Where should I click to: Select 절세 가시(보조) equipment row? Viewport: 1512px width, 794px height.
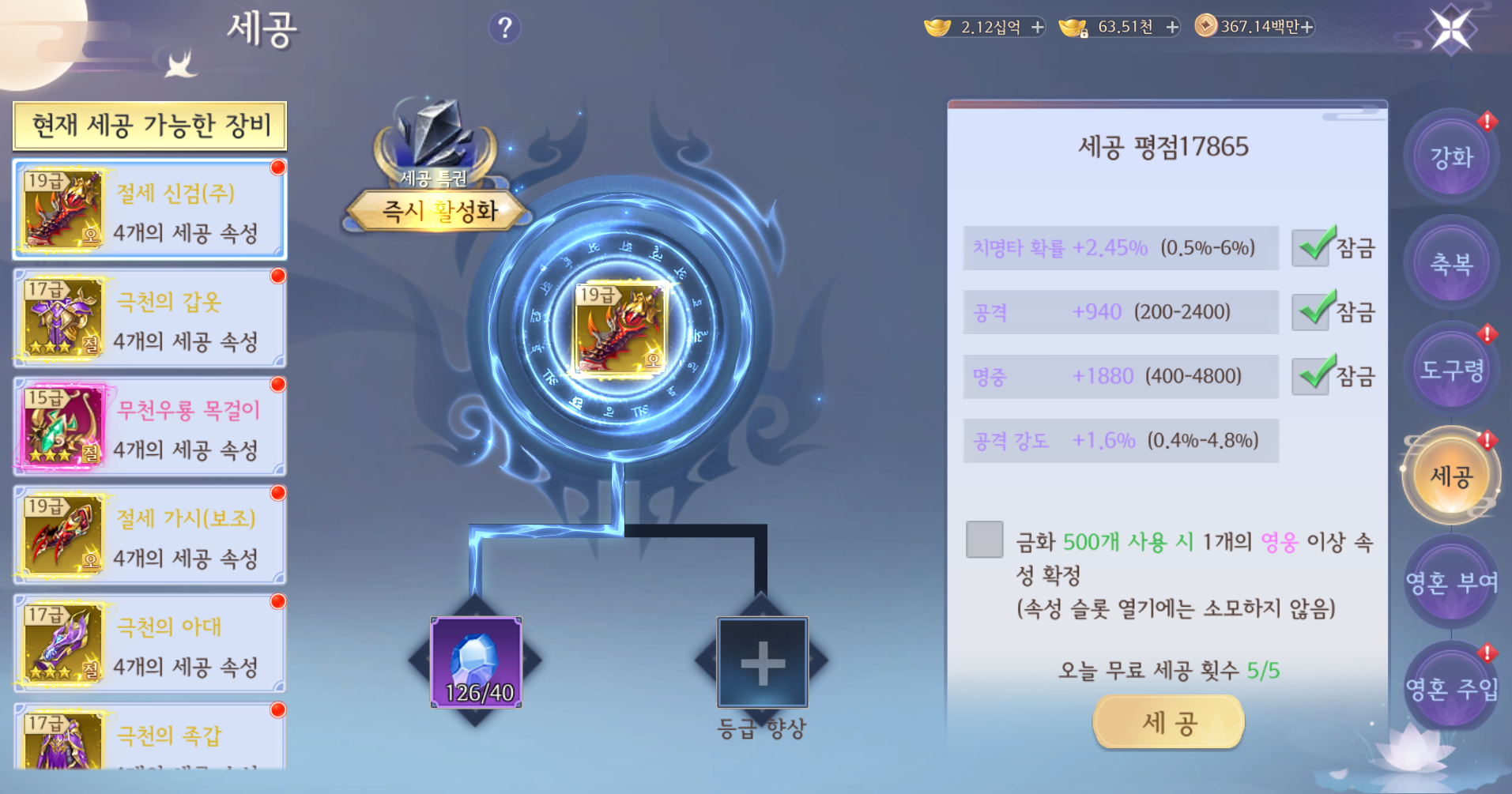[x=150, y=536]
